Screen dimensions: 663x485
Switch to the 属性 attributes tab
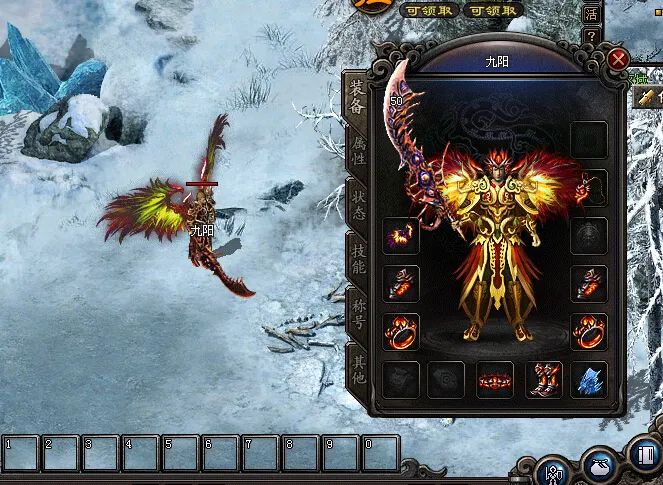[356, 153]
